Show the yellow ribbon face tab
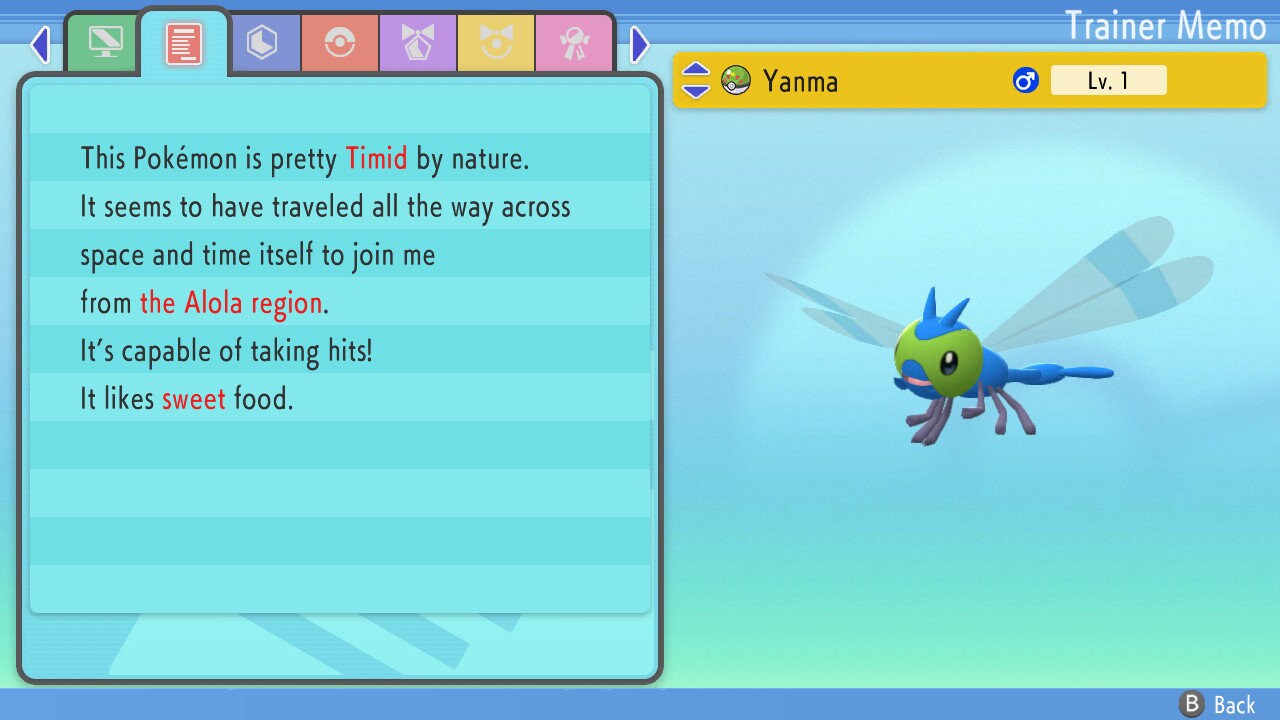The width and height of the screenshot is (1280, 720). [496, 42]
